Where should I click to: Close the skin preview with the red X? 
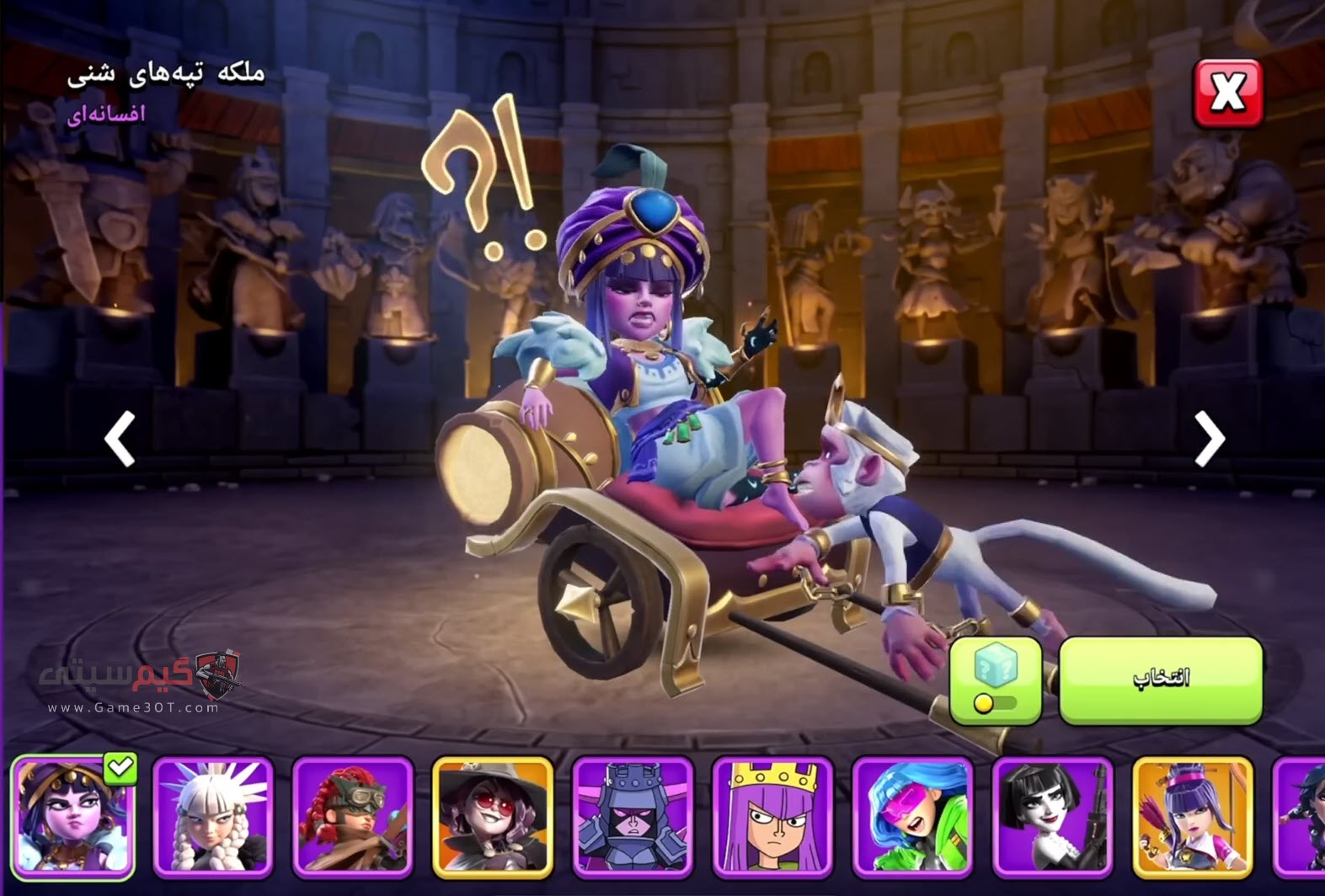pos(1227,93)
